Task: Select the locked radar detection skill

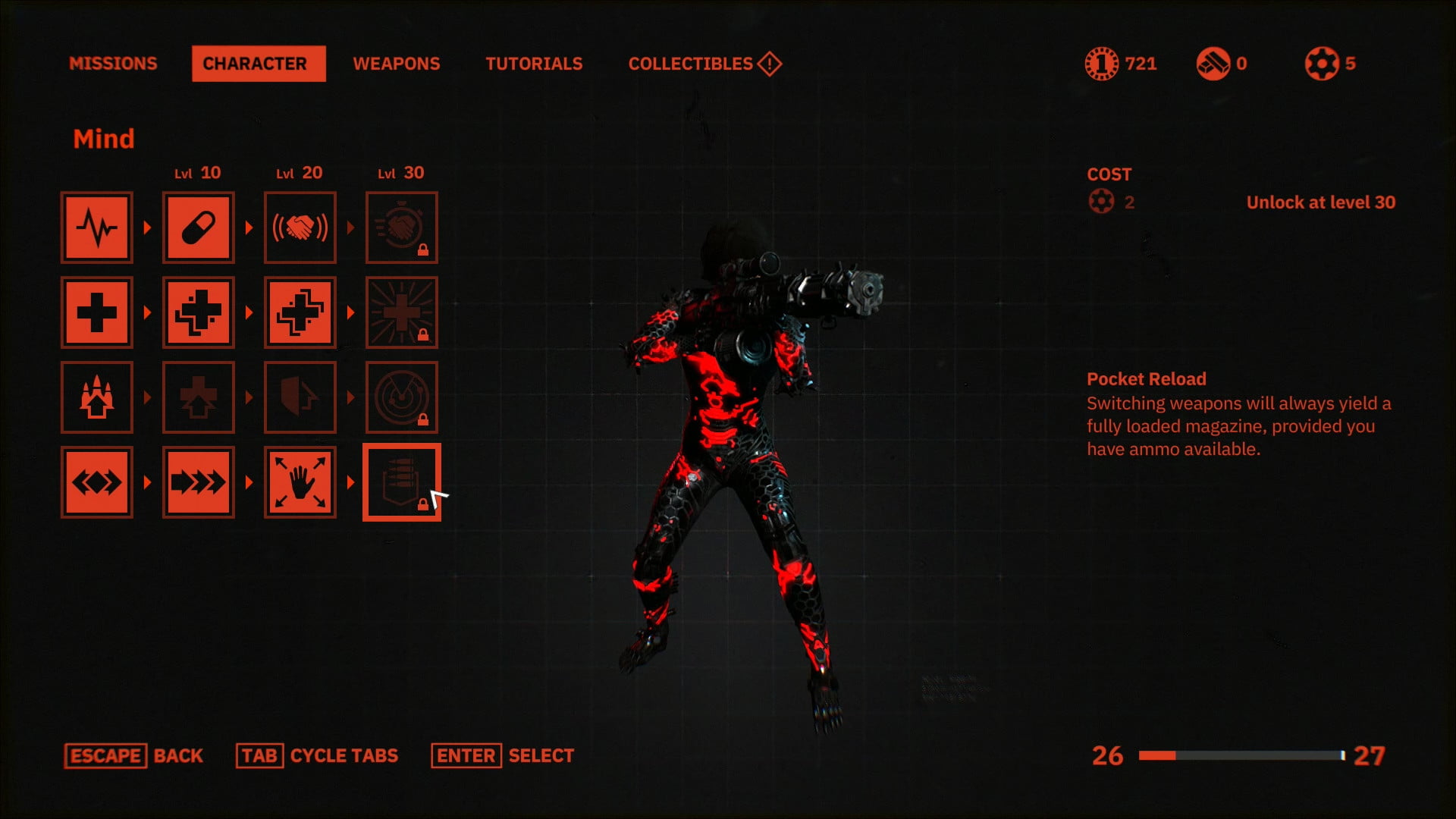Action: point(401,397)
